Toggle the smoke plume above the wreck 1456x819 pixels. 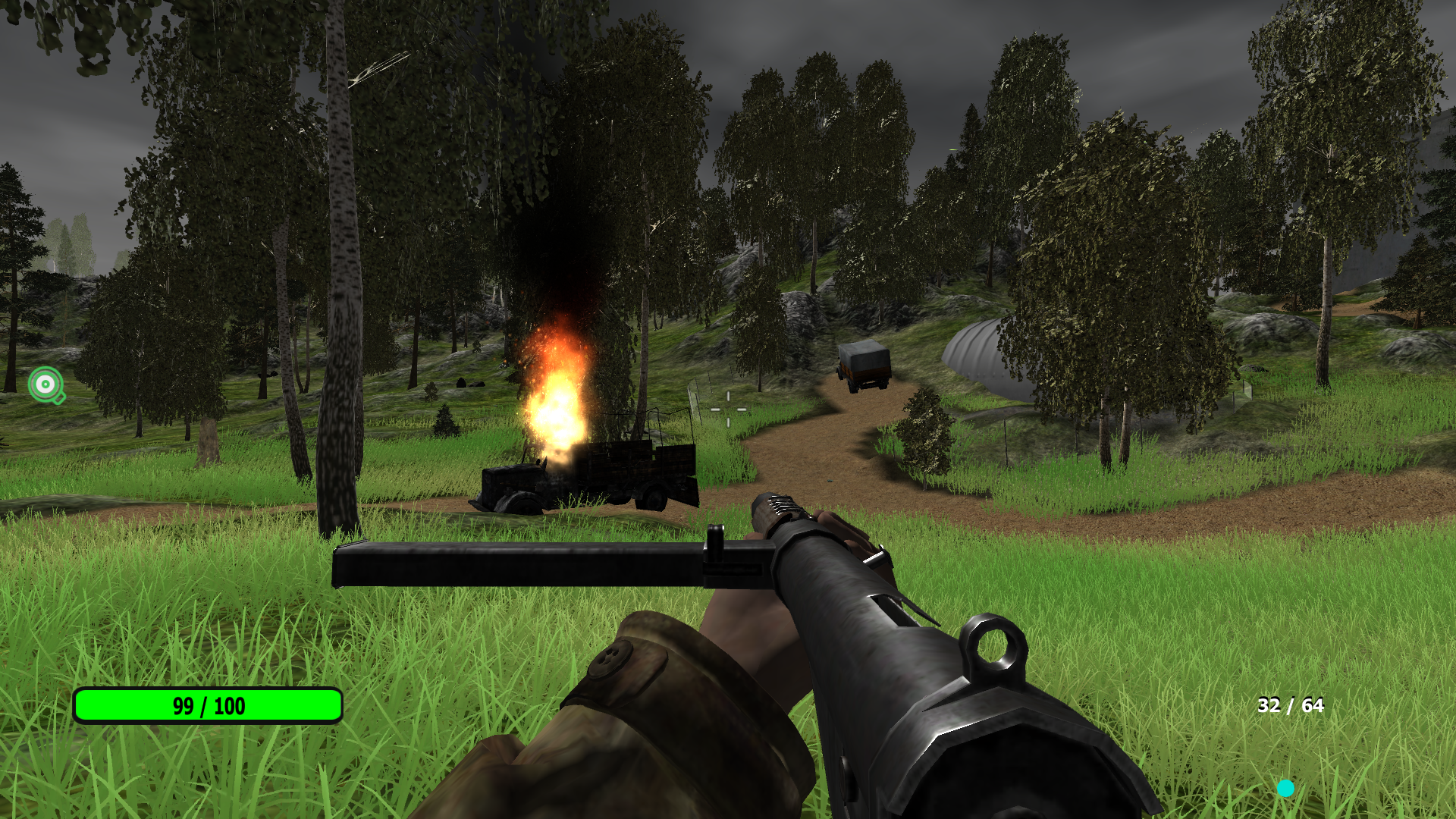pos(554,227)
